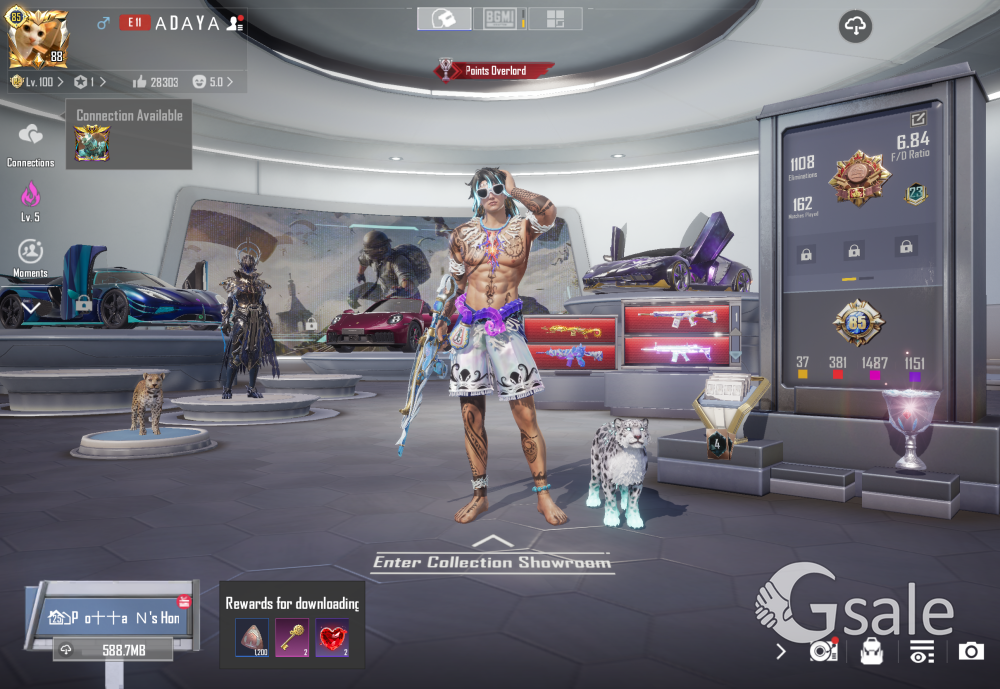Select the golden key download reward

(x=292, y=636)
